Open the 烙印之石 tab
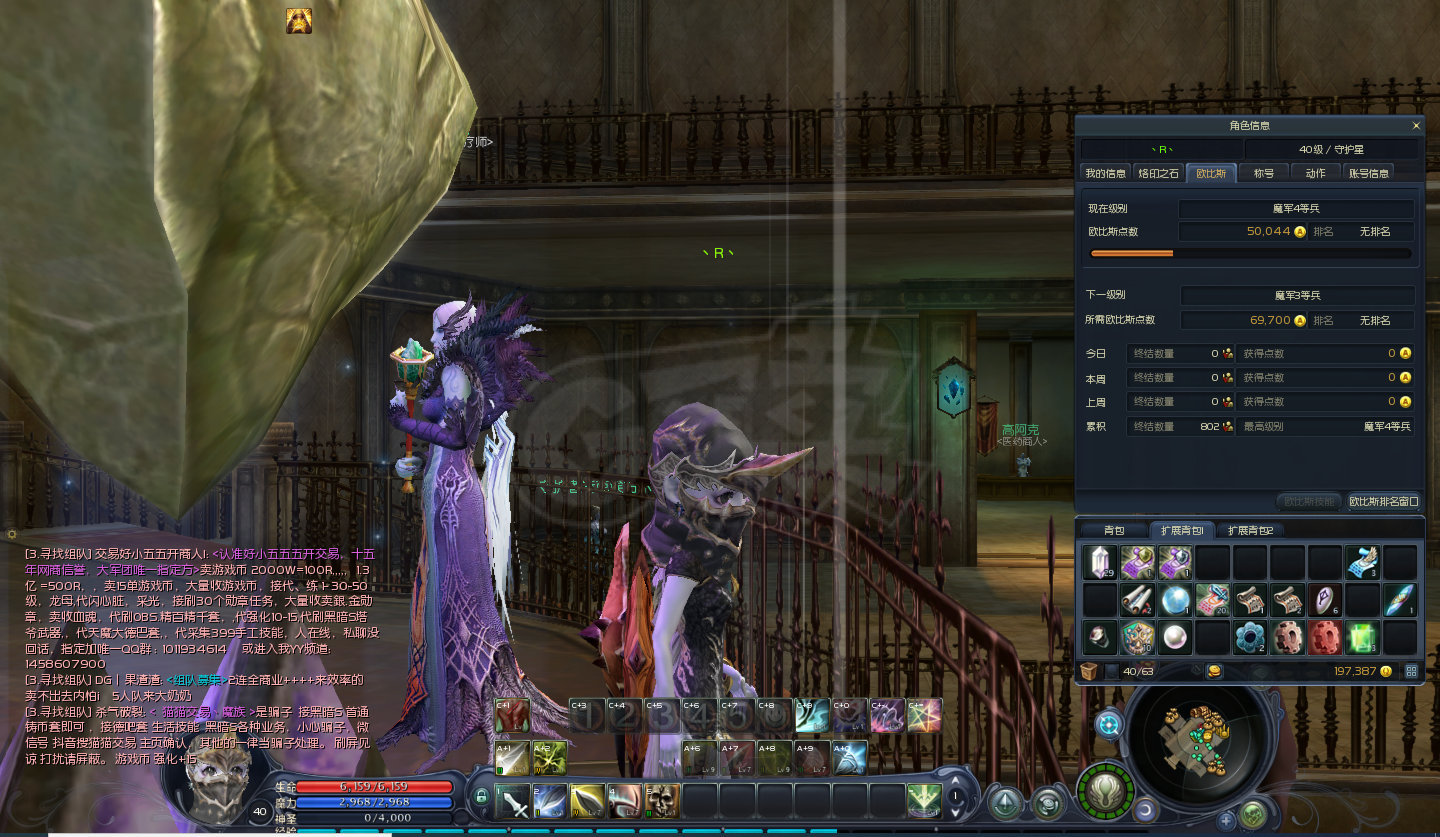This screenshot has height=837, width=1440. point(1159,173)
